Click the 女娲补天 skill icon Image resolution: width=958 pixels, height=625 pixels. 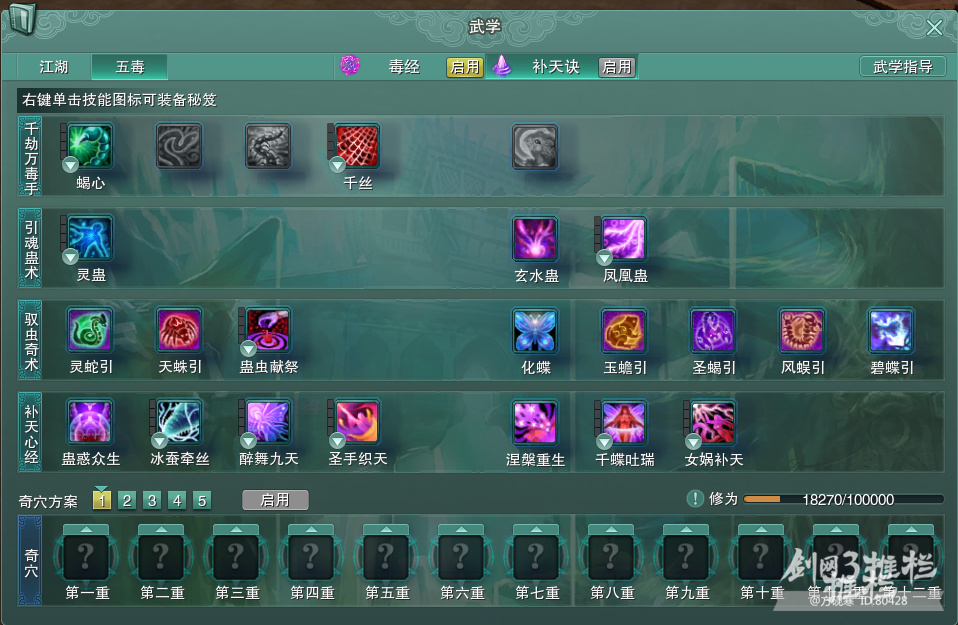[x=713, y=422]
